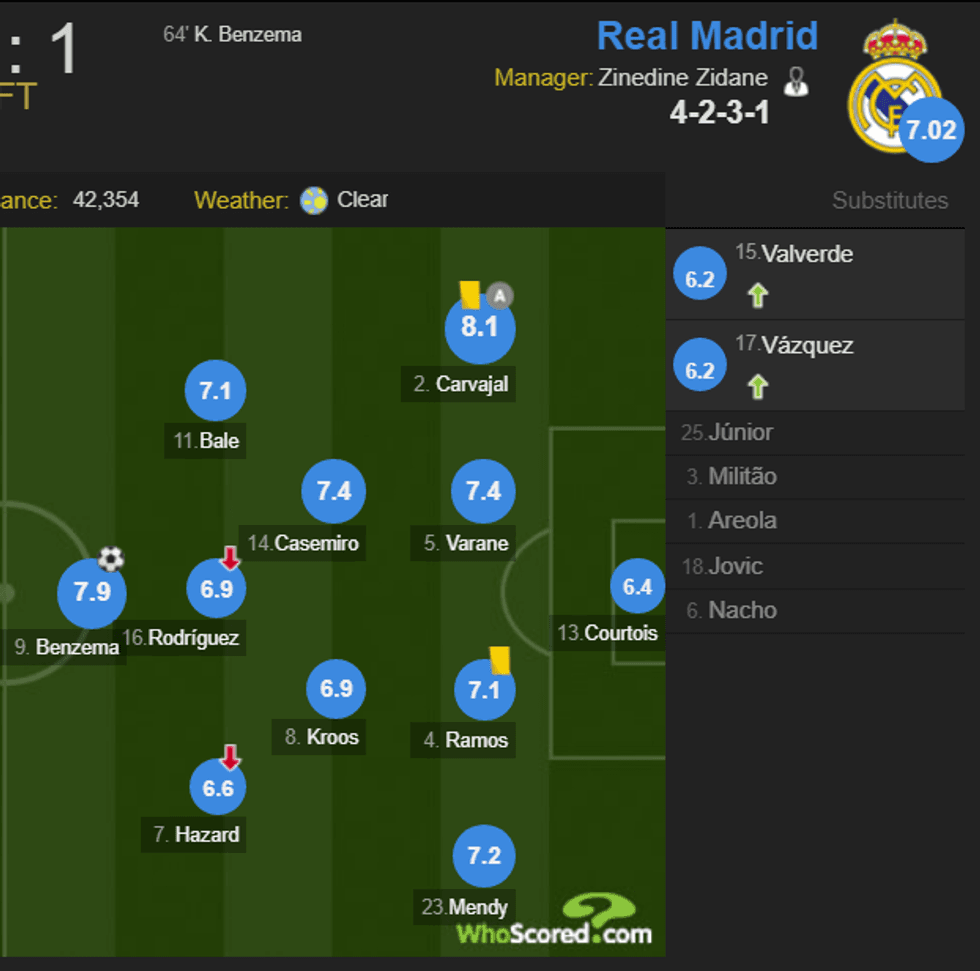
Task: Select Benzema's 7.9 rating marker
Action: 92,593
